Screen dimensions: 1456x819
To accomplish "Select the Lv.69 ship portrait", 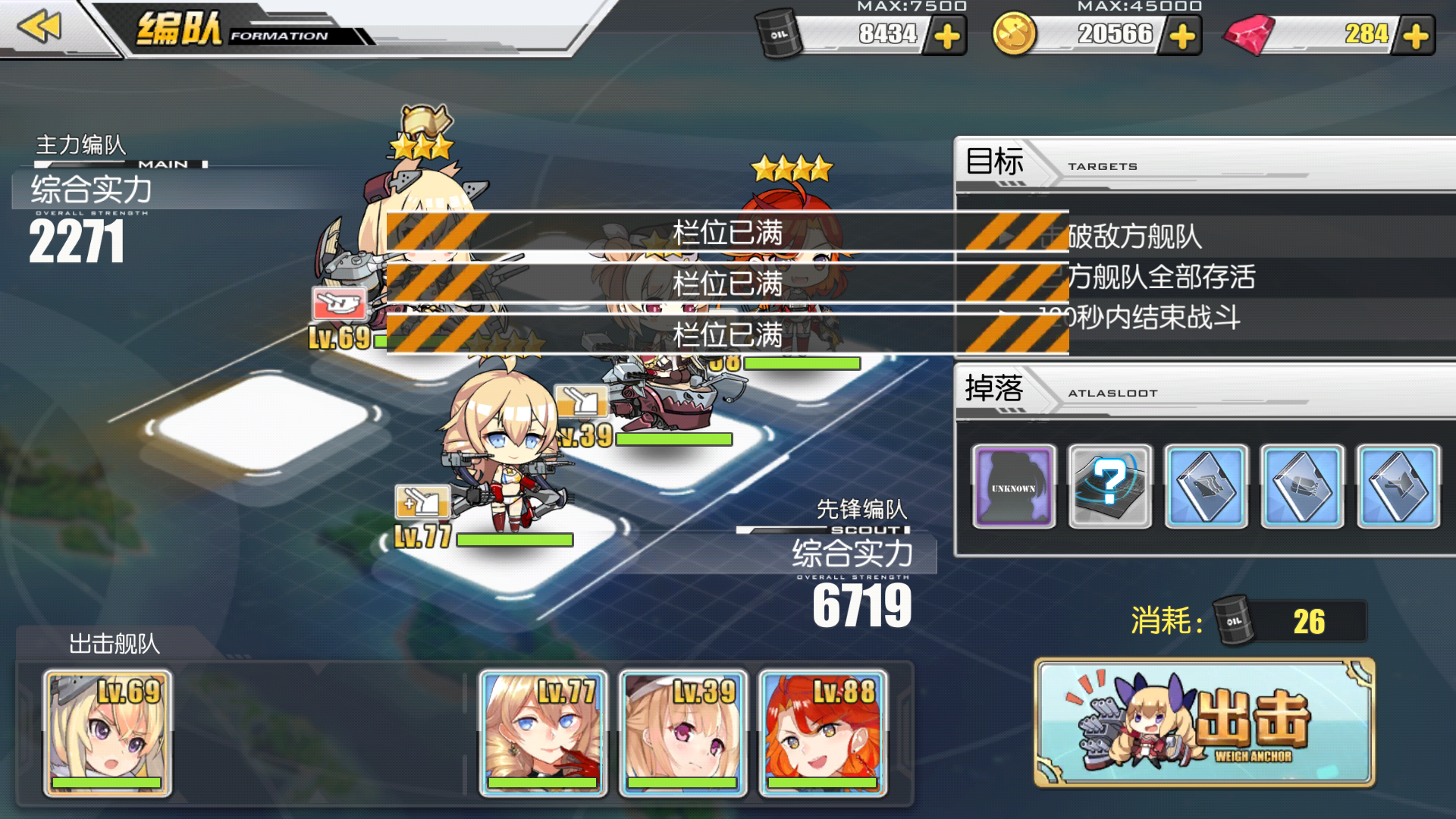I will [107, 733].
